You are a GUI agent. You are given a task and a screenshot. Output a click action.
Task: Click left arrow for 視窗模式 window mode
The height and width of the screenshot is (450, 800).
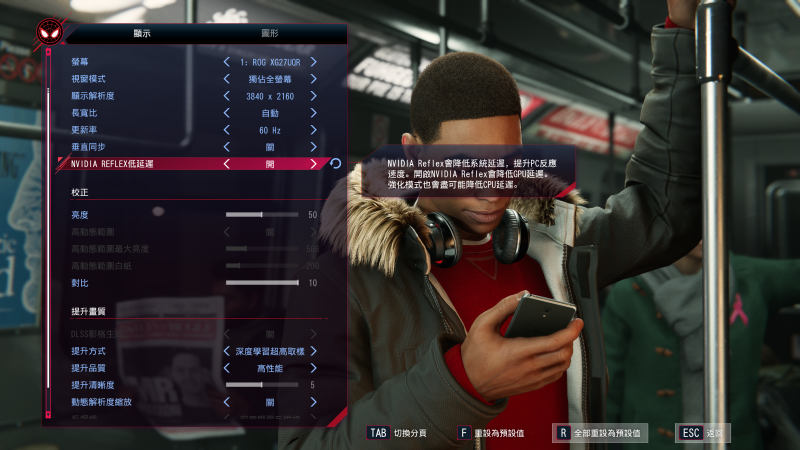(226, 79)
